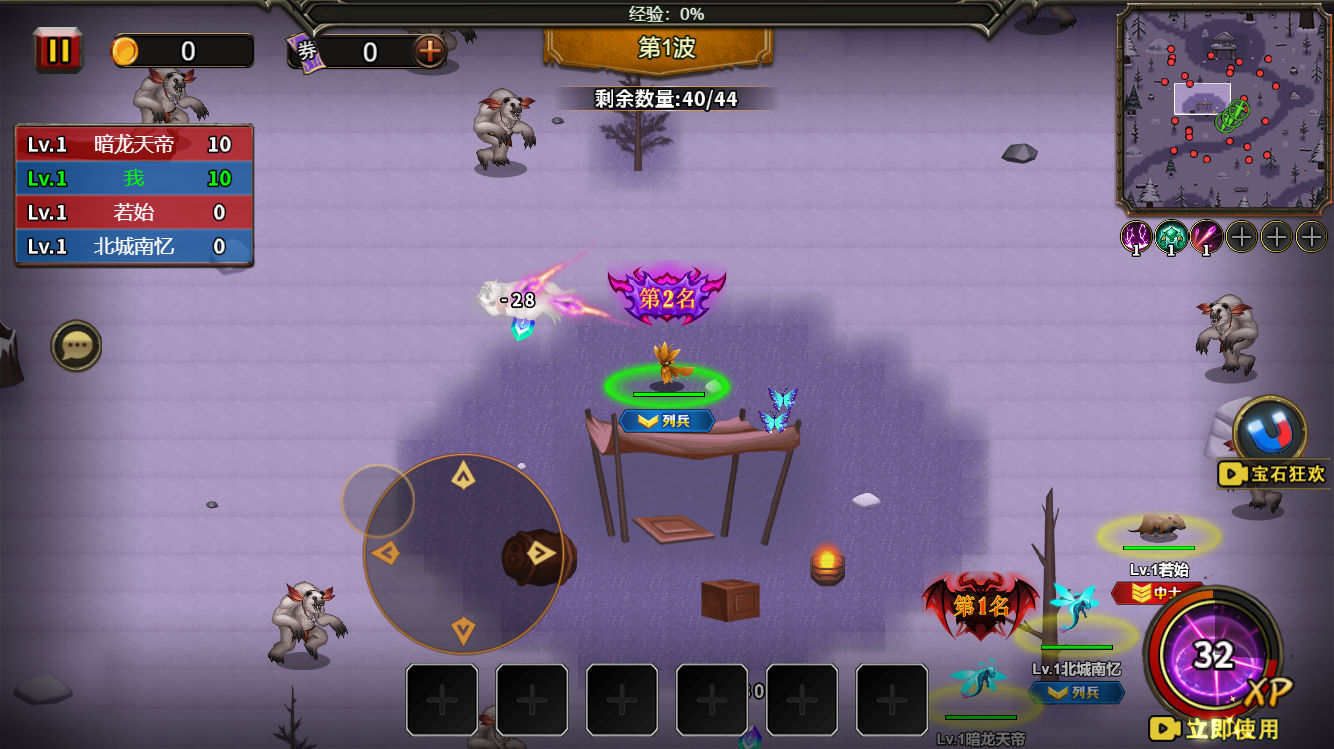Tap the left arrow on the virtual joystick

[385, 553]
